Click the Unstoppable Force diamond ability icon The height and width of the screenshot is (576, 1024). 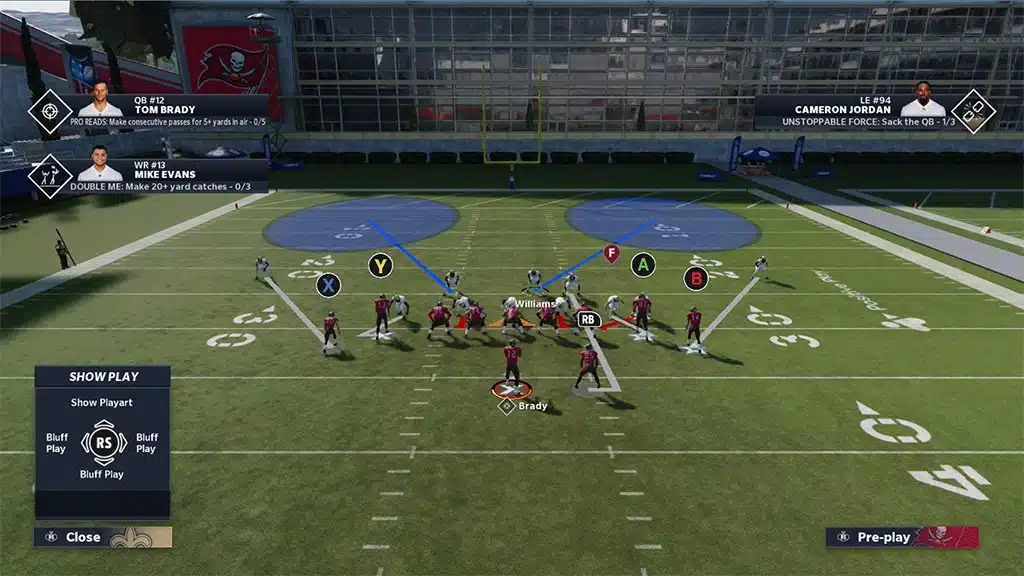coord(971,112)
